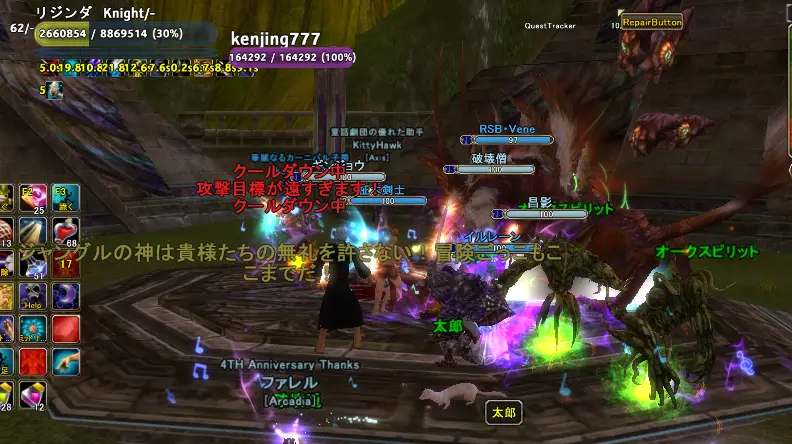Click the RepairButton label
The height and width of the screenshot is (444, 792).
coord(651,21)
